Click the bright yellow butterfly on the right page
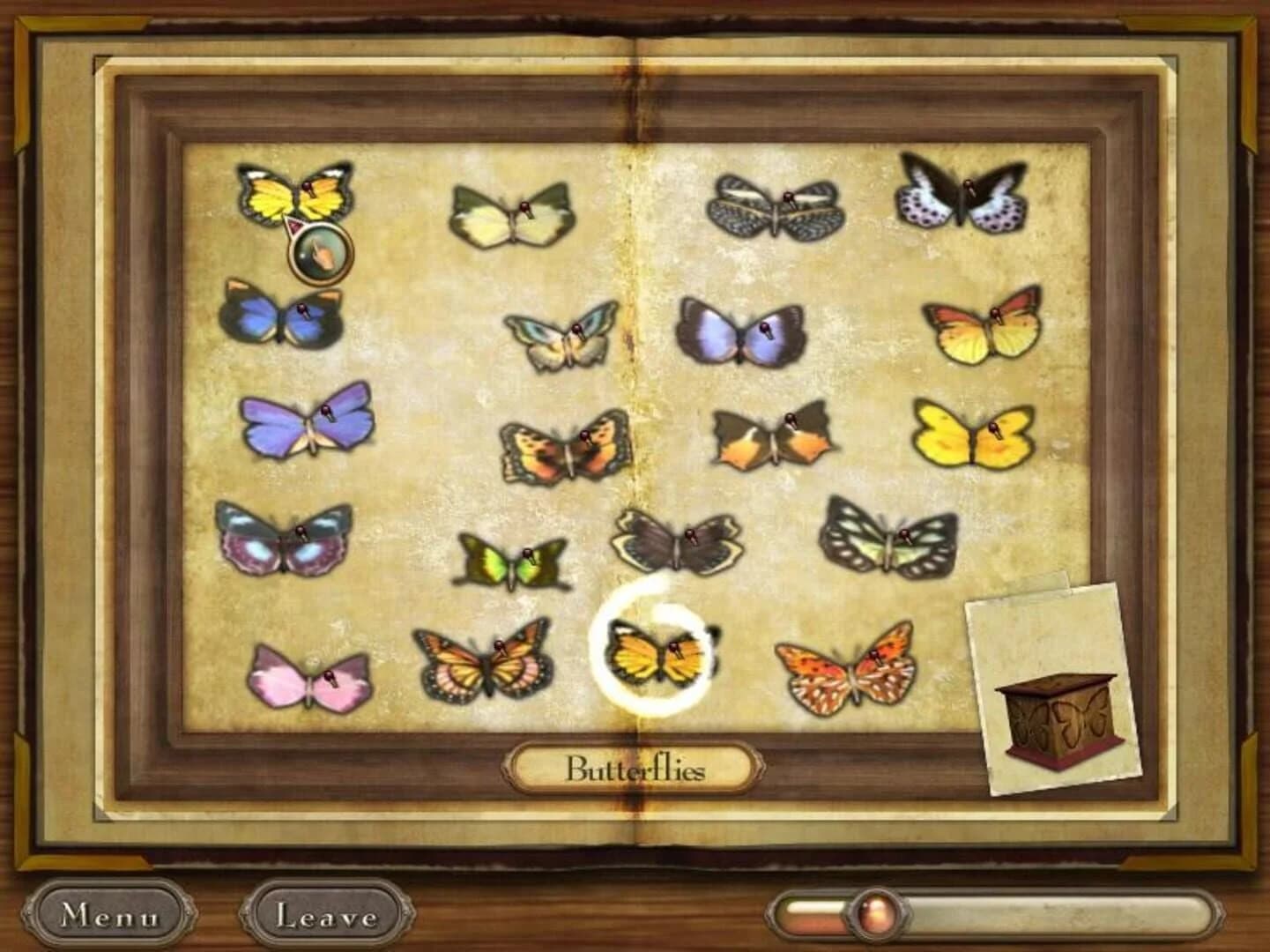The width and height of the screenshot is (1270, 952). point(974,436)
